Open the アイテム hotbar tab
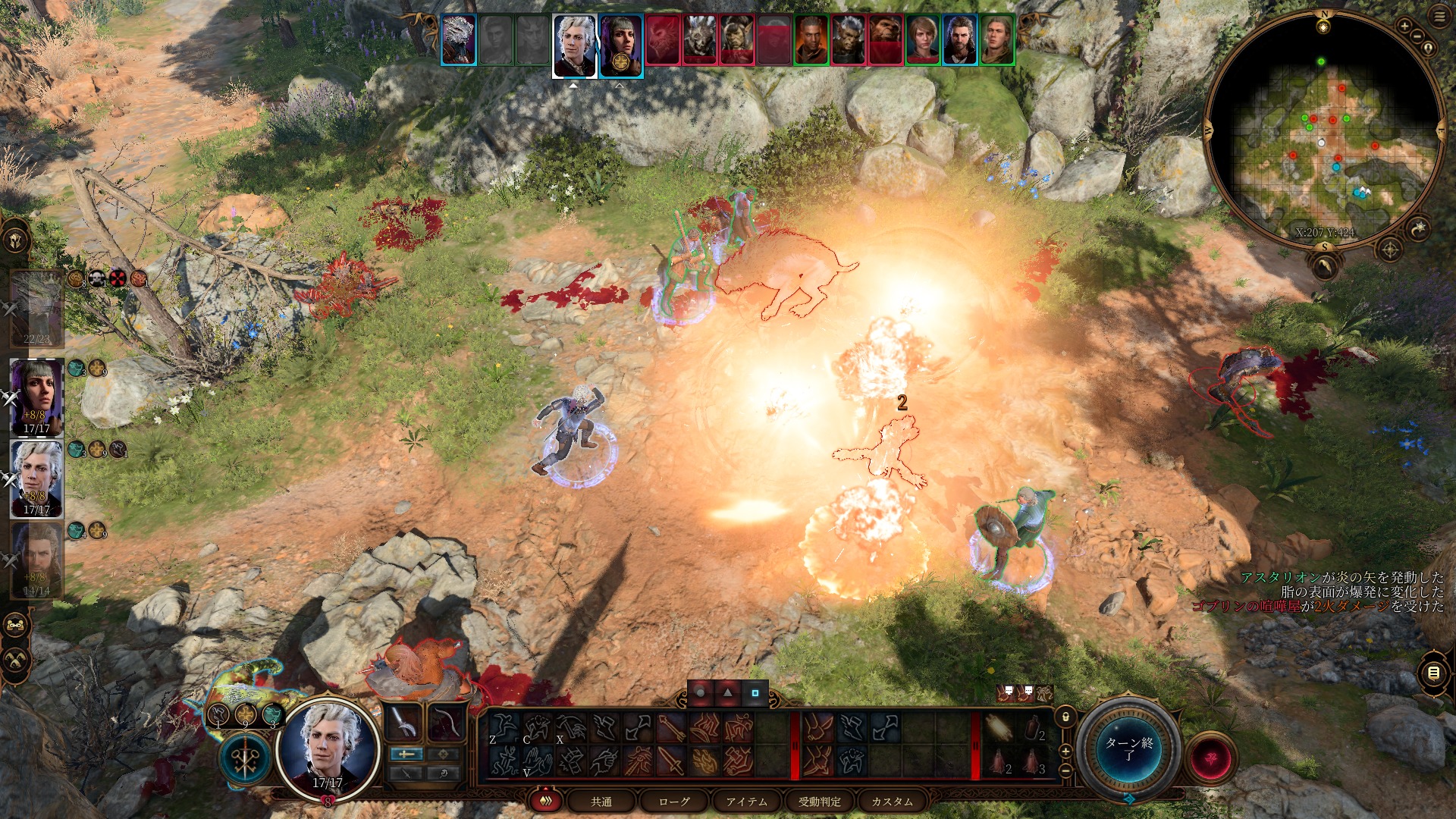Screen dimensions: 1456x819 point(747,802)
